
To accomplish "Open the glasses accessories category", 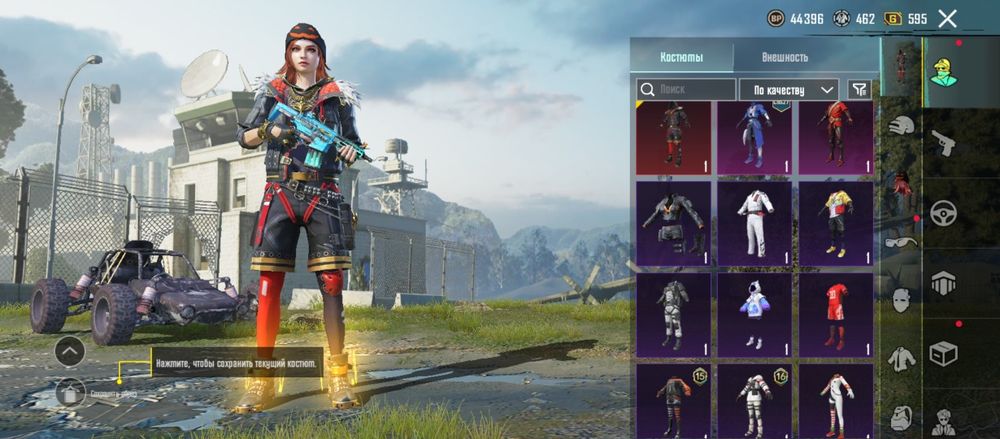I will pos(900,241).
